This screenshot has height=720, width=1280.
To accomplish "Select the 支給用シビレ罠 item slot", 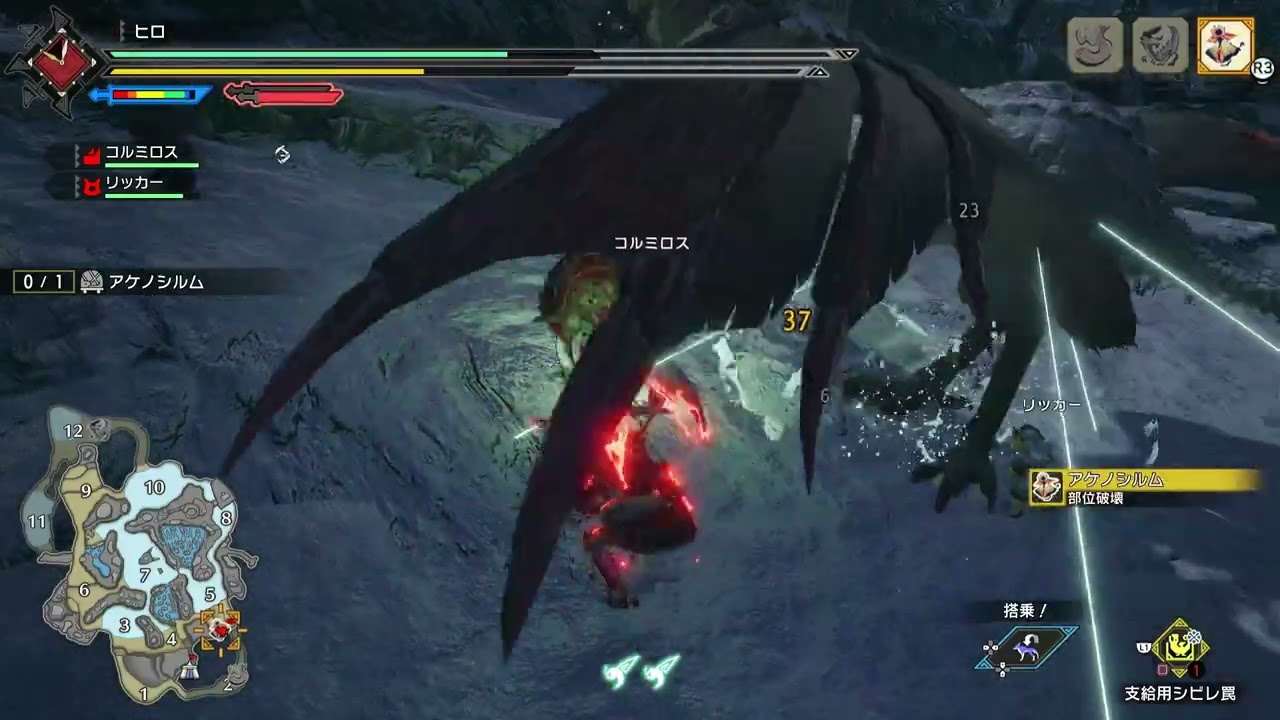I will tap(1180, 654).
